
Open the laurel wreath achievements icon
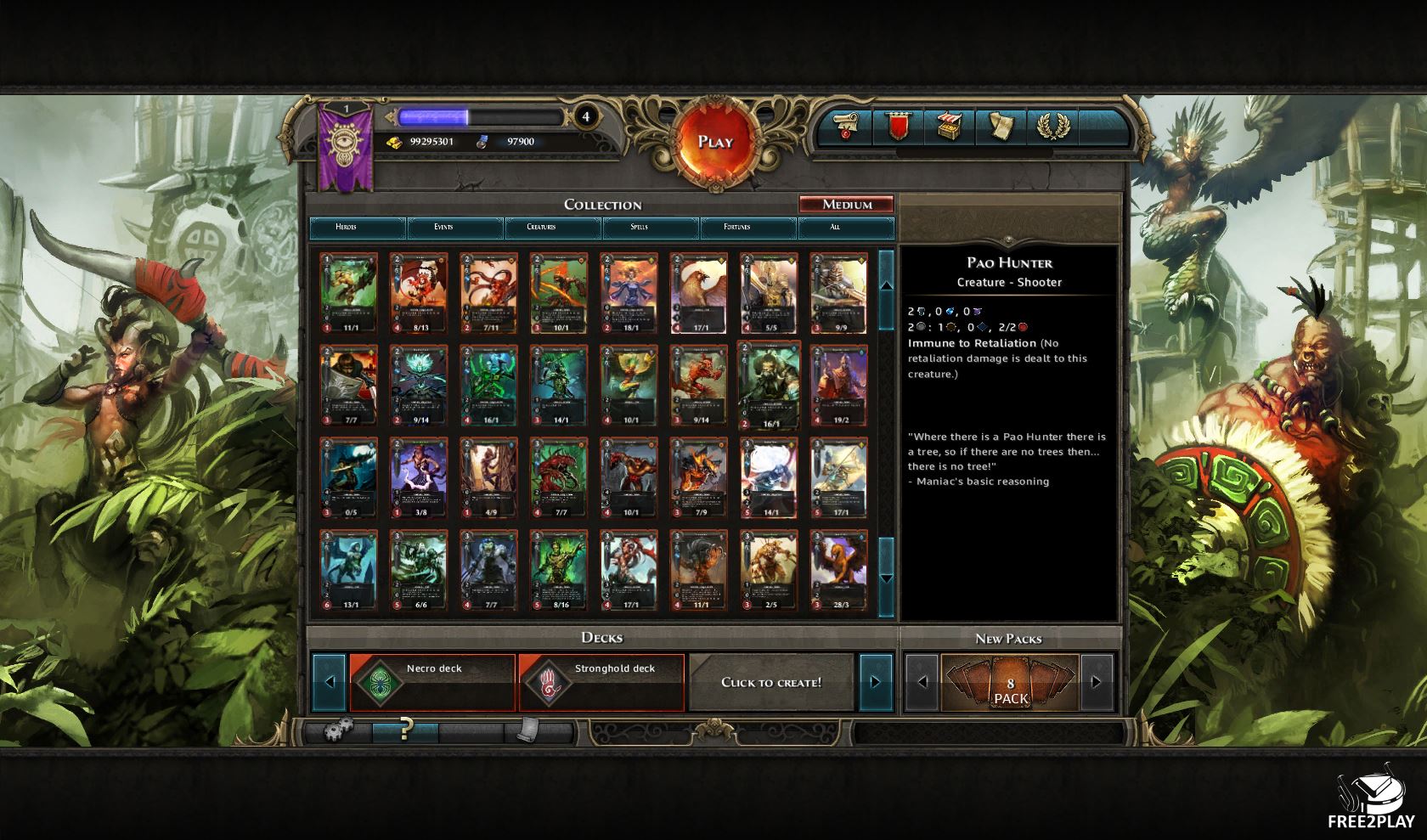1052,127
